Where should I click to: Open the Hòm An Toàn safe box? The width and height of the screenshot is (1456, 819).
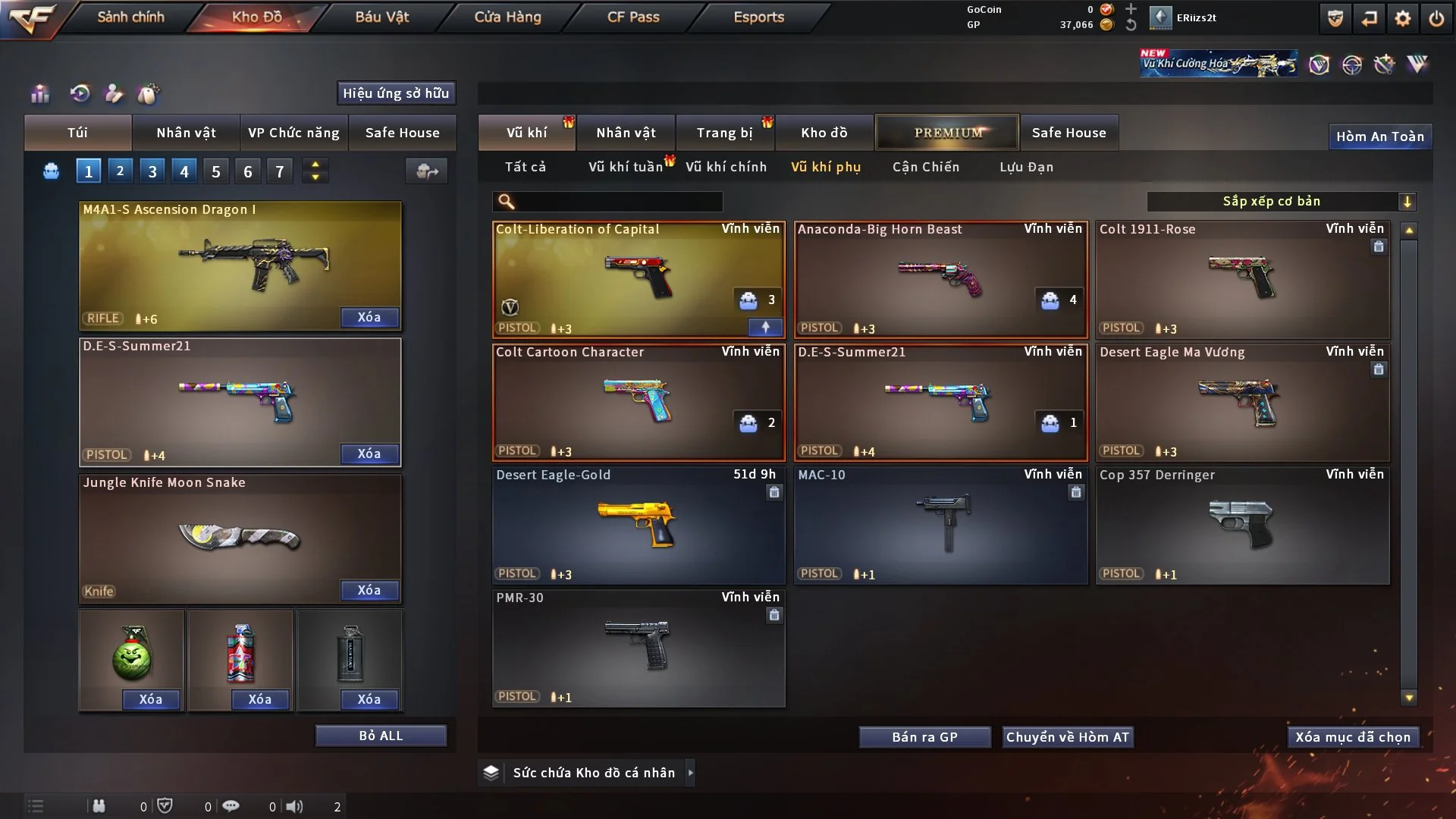[1379, 136]
